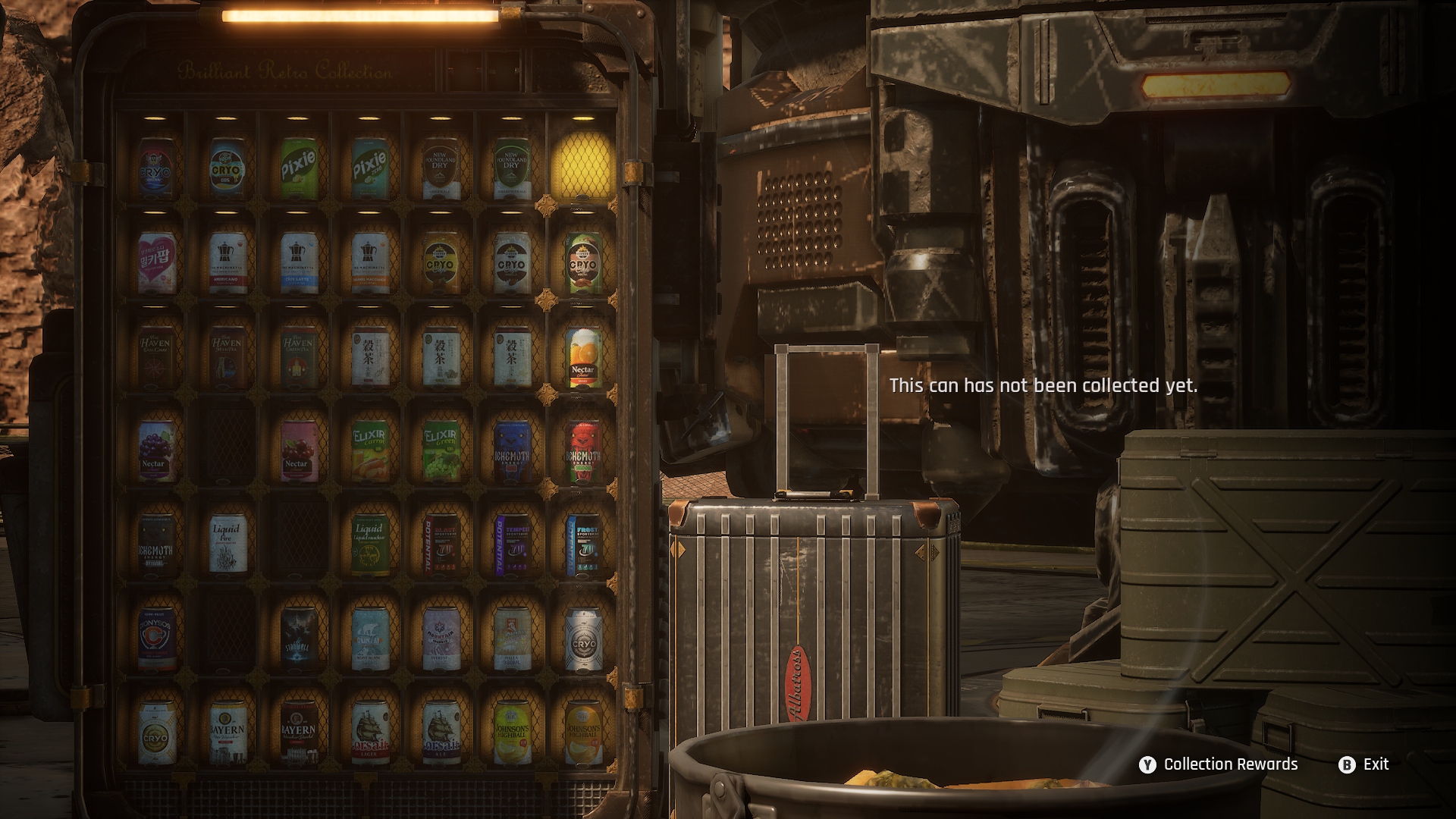Select the Dionysos energy drink can
This screenshot has width=1456, height=819.
pyautogui.click(x=156, y=639)
